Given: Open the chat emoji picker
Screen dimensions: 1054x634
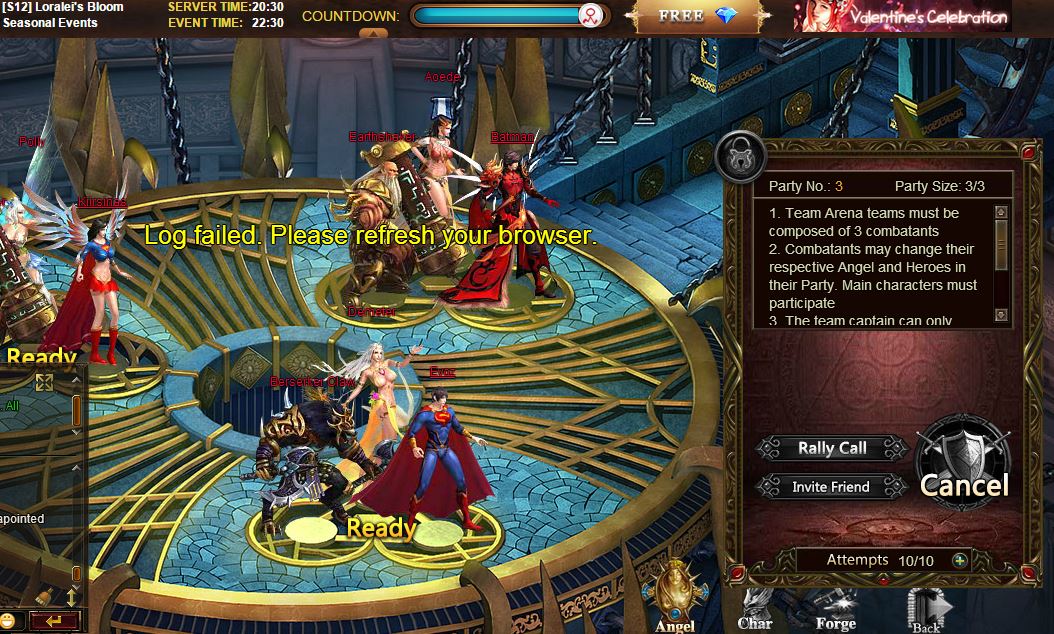Looking at the screenshot, I should tap(8, 621).
